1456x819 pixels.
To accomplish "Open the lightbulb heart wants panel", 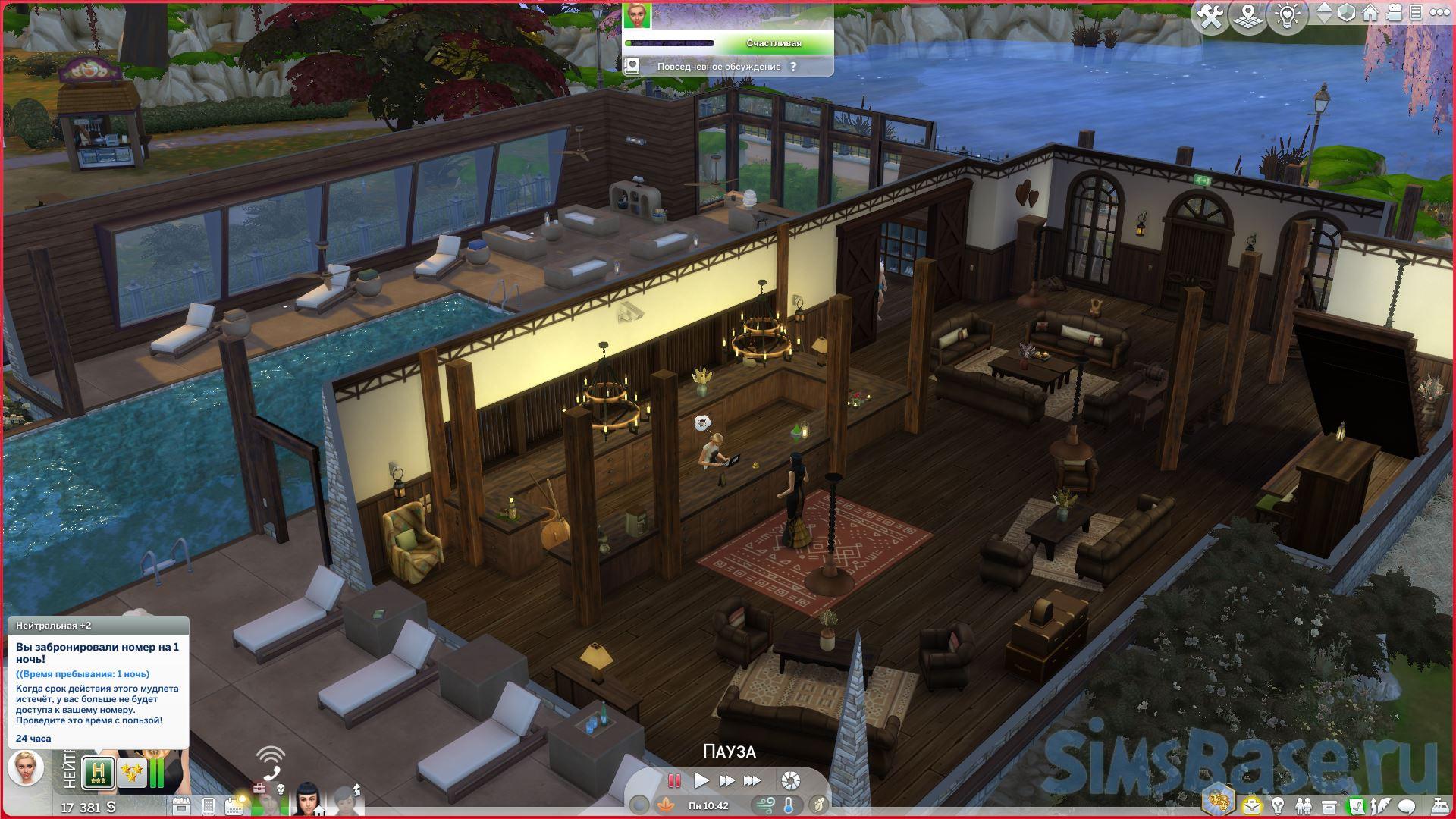I will coord(1288,16).
